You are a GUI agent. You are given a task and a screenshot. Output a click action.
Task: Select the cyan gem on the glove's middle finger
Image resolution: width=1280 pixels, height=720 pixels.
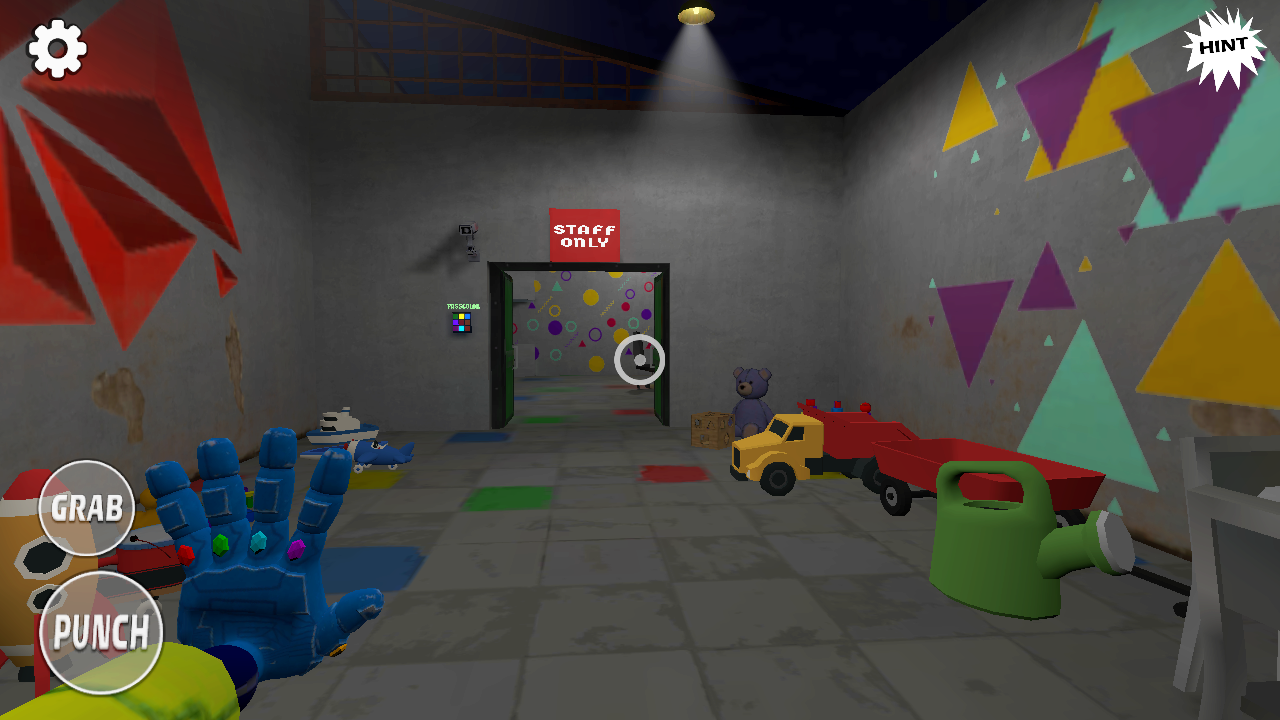point(258,541)
